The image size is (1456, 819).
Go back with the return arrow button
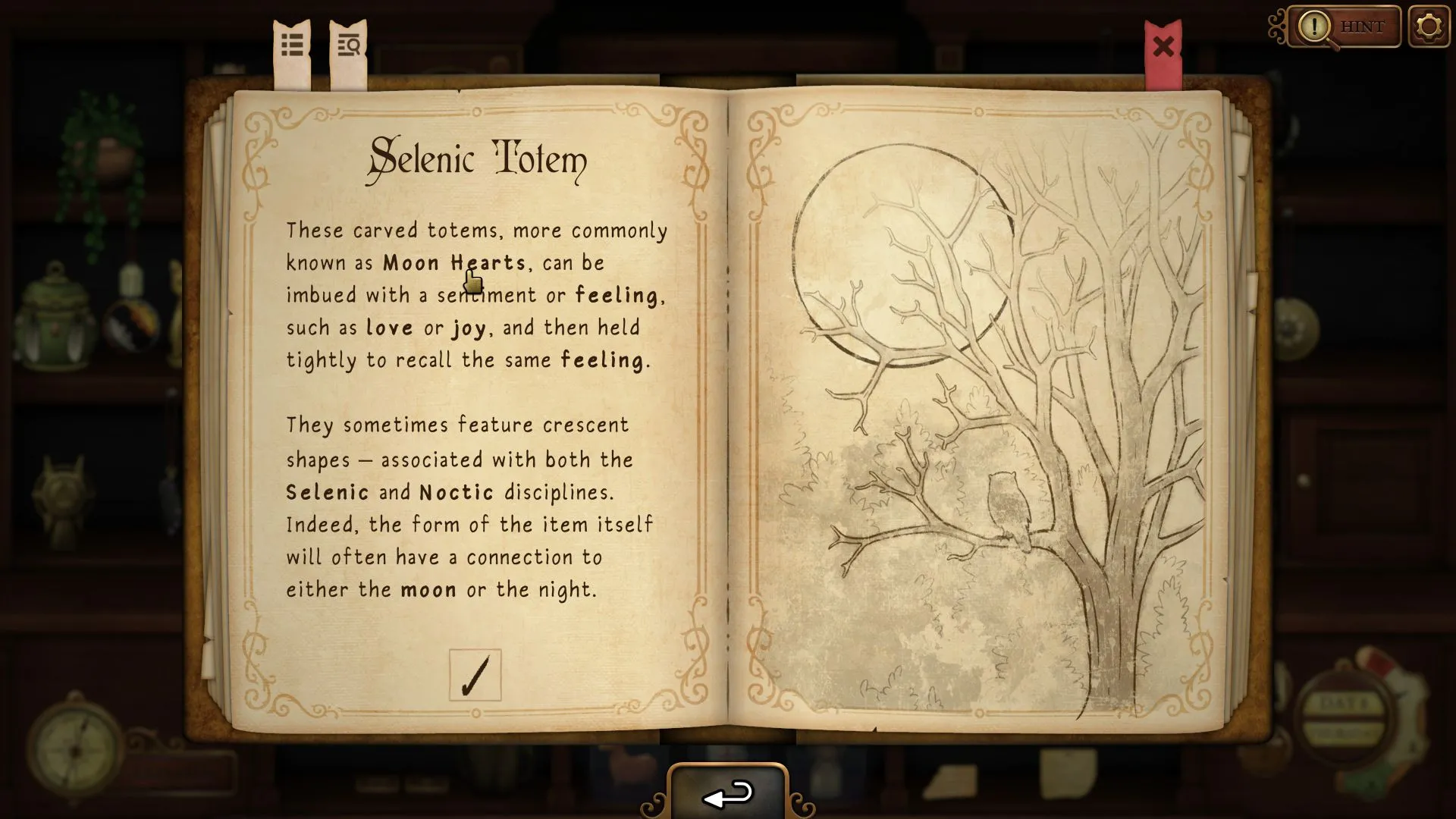pos(728,794)
